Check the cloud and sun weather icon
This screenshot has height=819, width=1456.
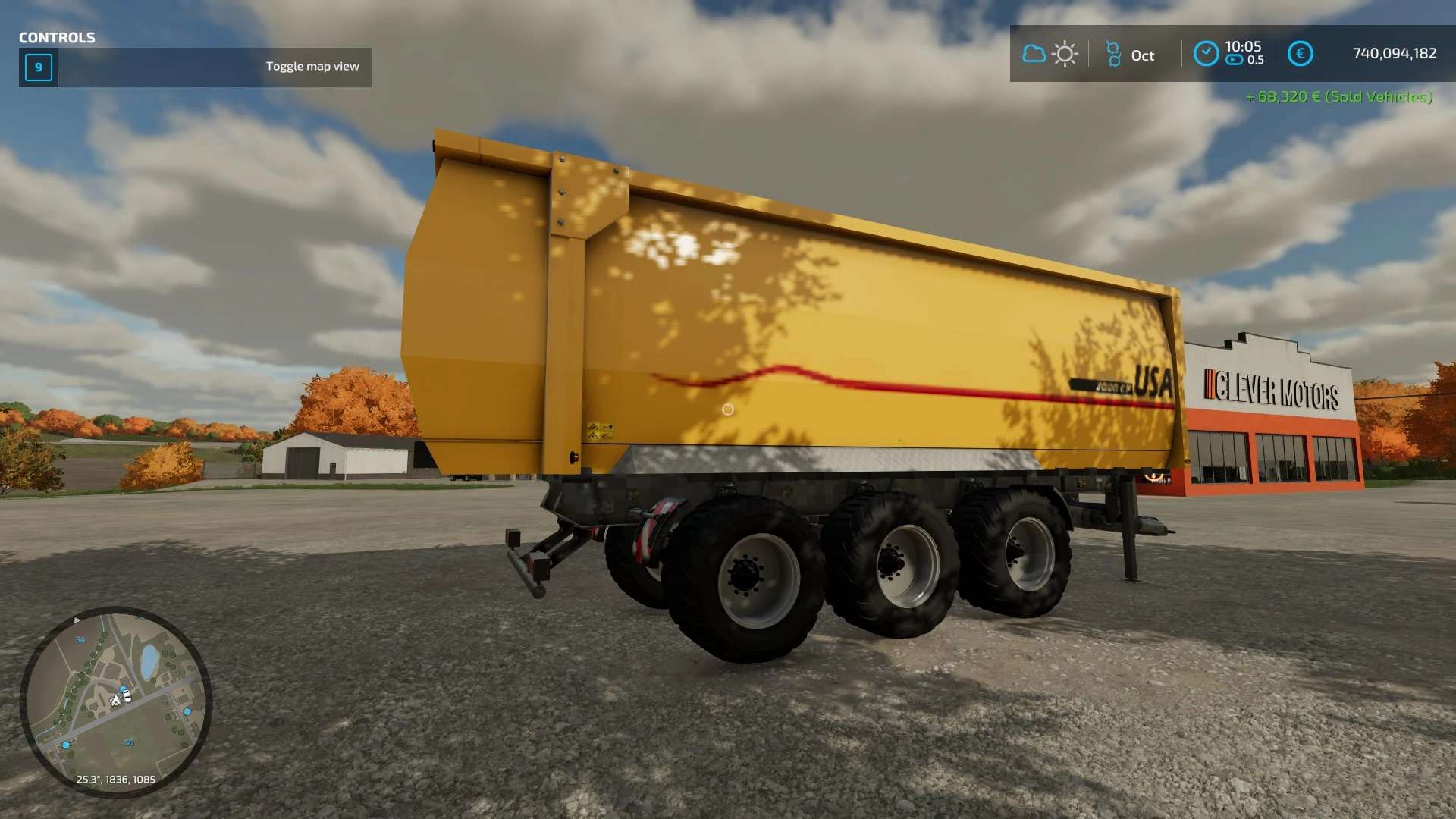click(1050, 54)
